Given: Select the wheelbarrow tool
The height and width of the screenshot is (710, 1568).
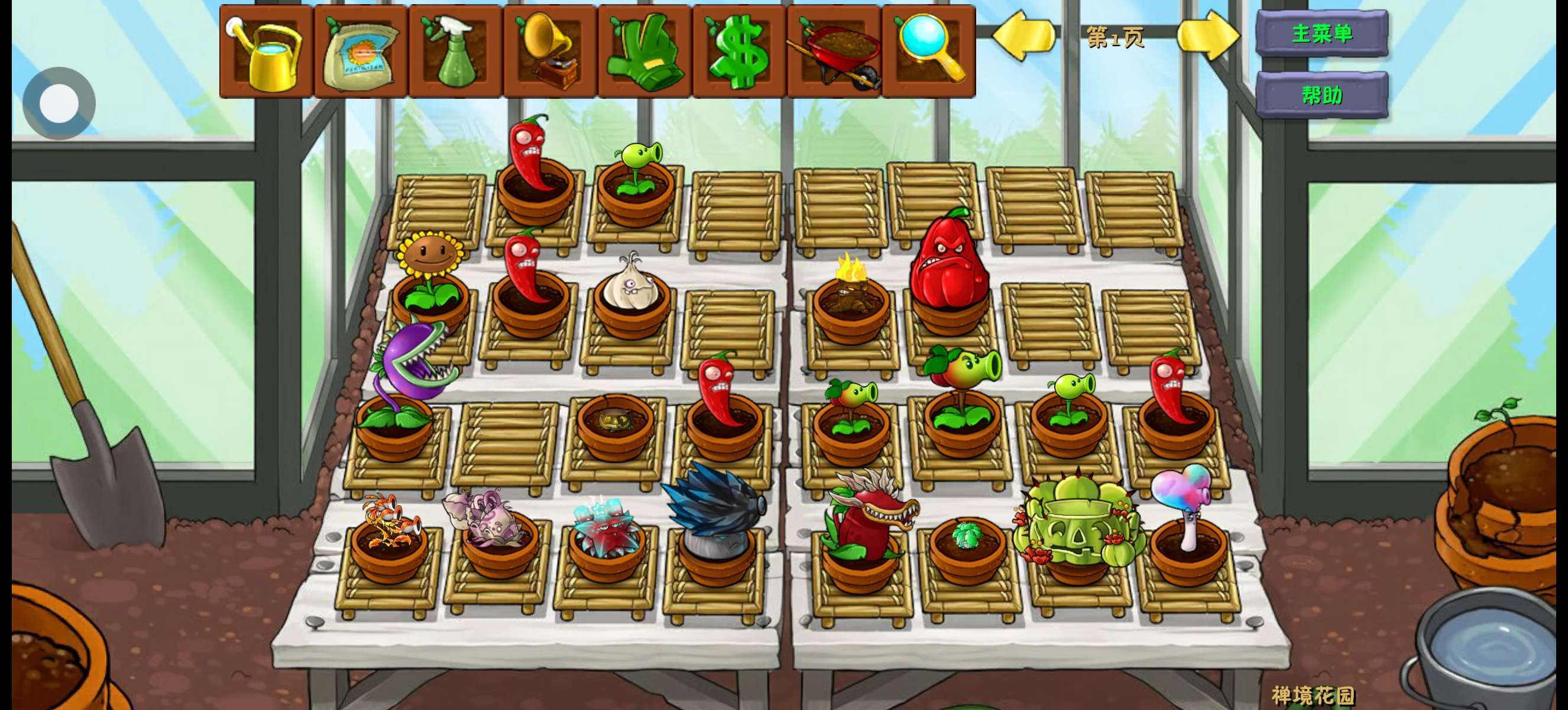Looking at the screenshot, I should [x=834, y=51].
